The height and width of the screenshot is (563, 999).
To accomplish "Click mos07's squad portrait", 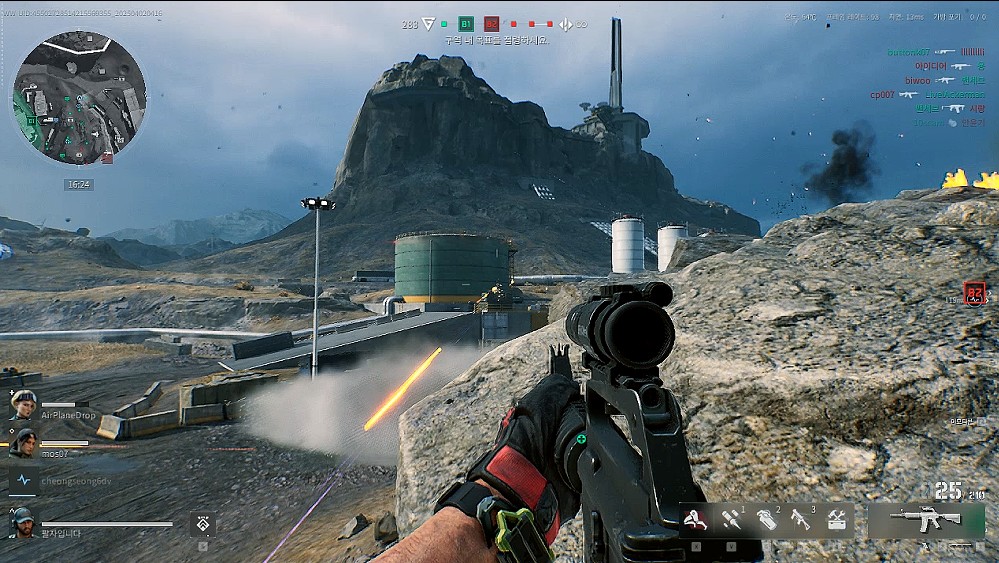I will click(x=24, y=442).
